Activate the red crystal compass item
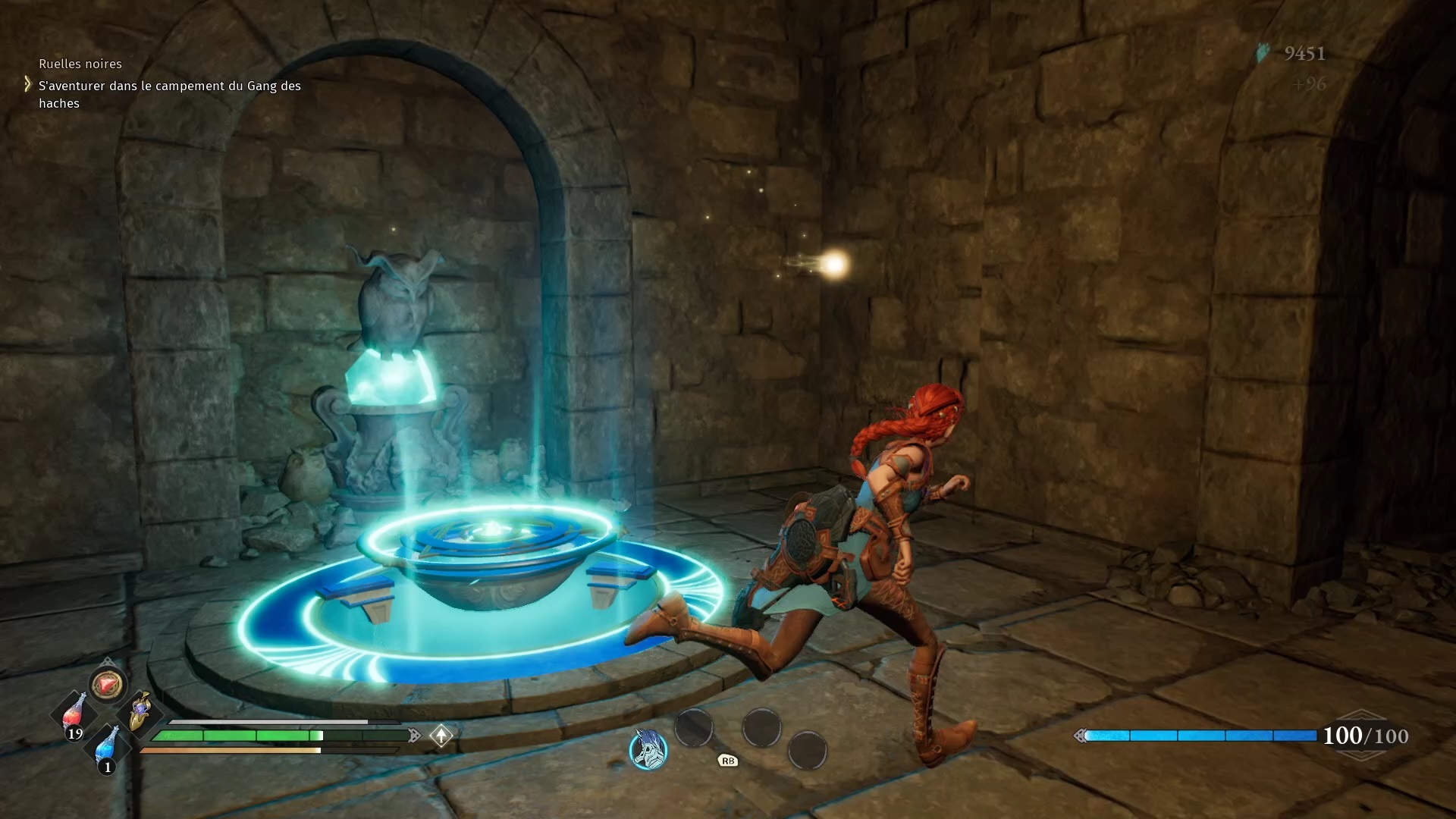The width and height of the screenshot is (1456, 819). click(x=107, y=685)
